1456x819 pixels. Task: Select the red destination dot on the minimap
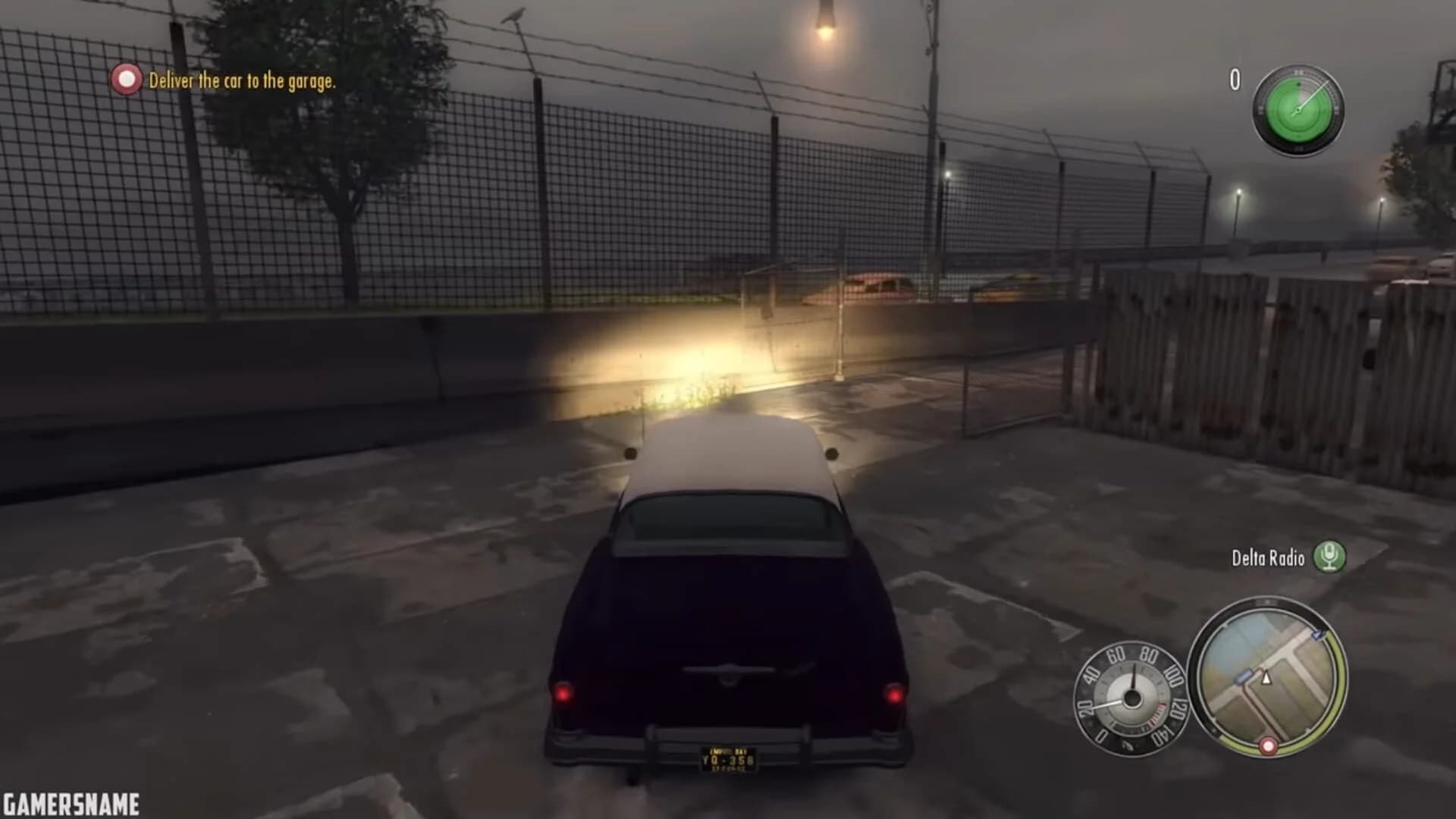1268,747
